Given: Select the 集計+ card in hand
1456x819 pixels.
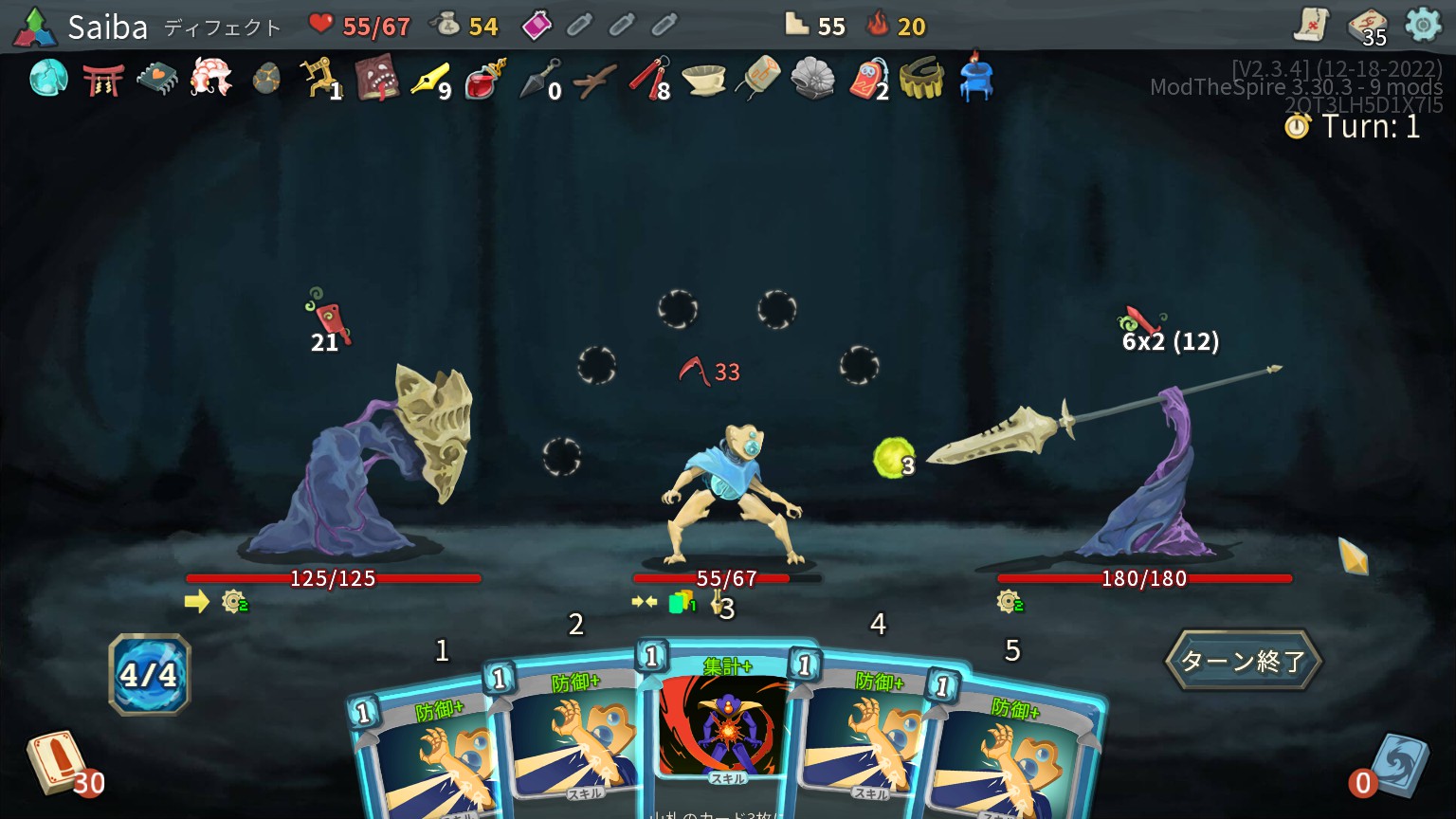Looking at the screenshot, I should tap(724, 720).
